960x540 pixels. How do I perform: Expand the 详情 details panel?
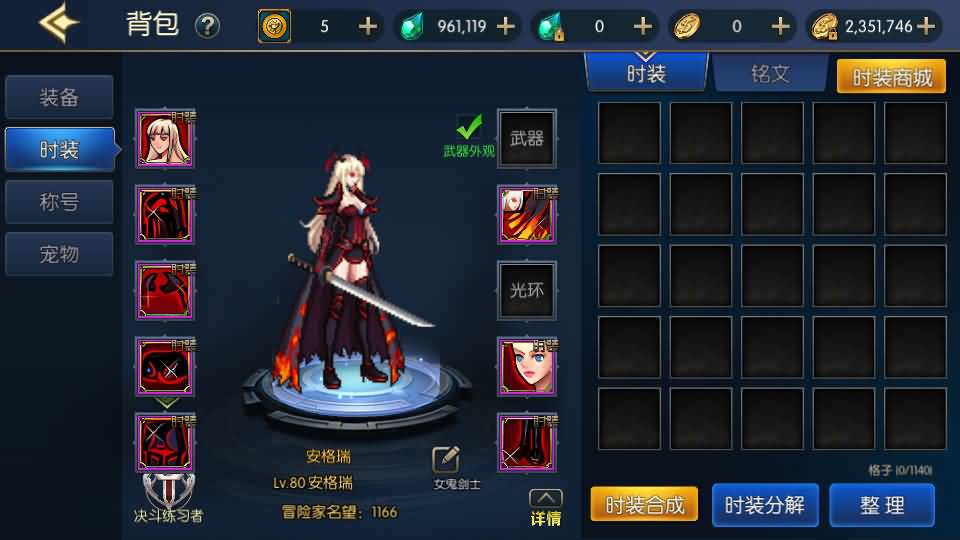pos(545,507)
